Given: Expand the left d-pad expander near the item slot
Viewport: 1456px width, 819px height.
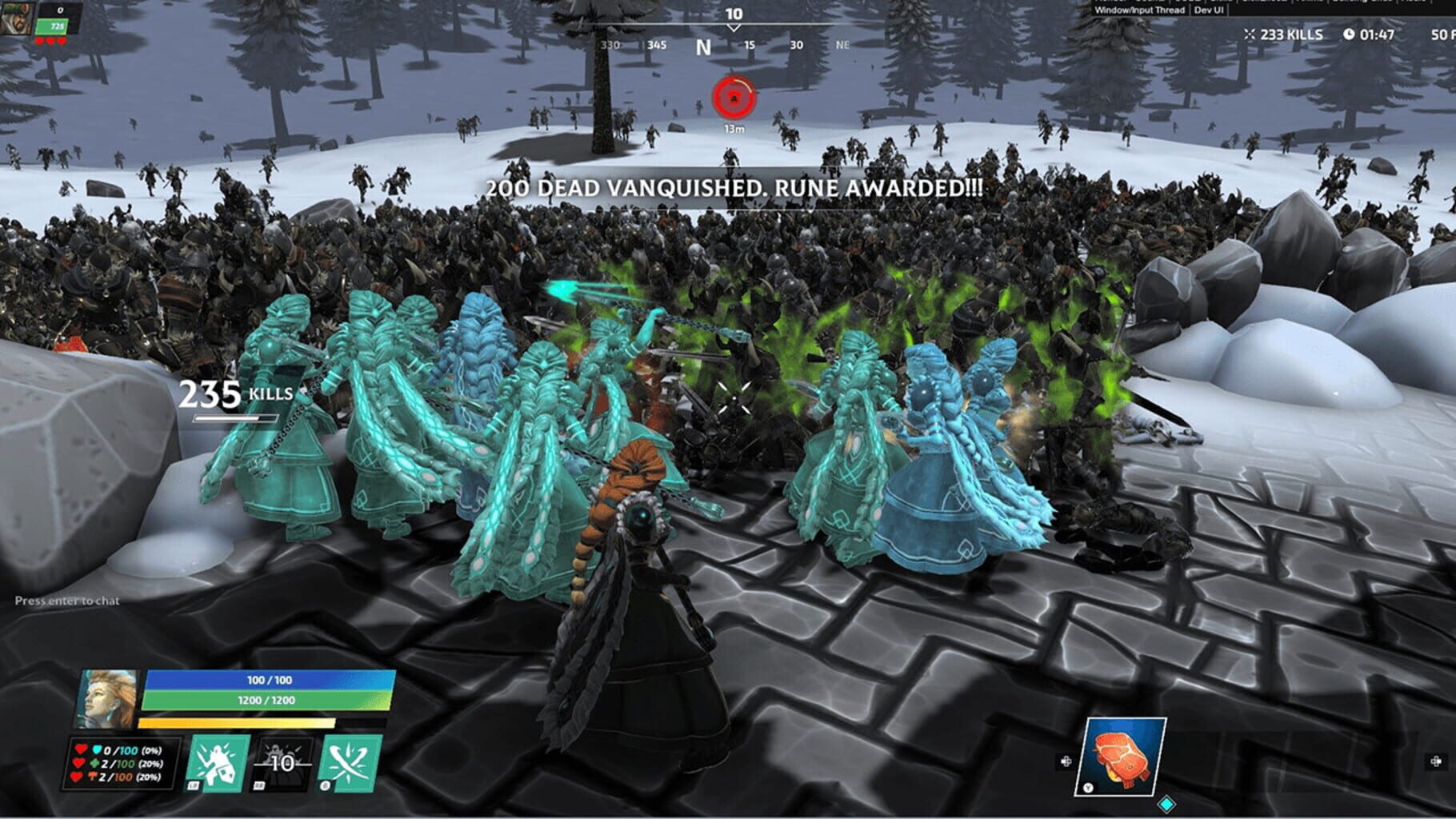Looking at the screenshot, I should pos(1066,761).
